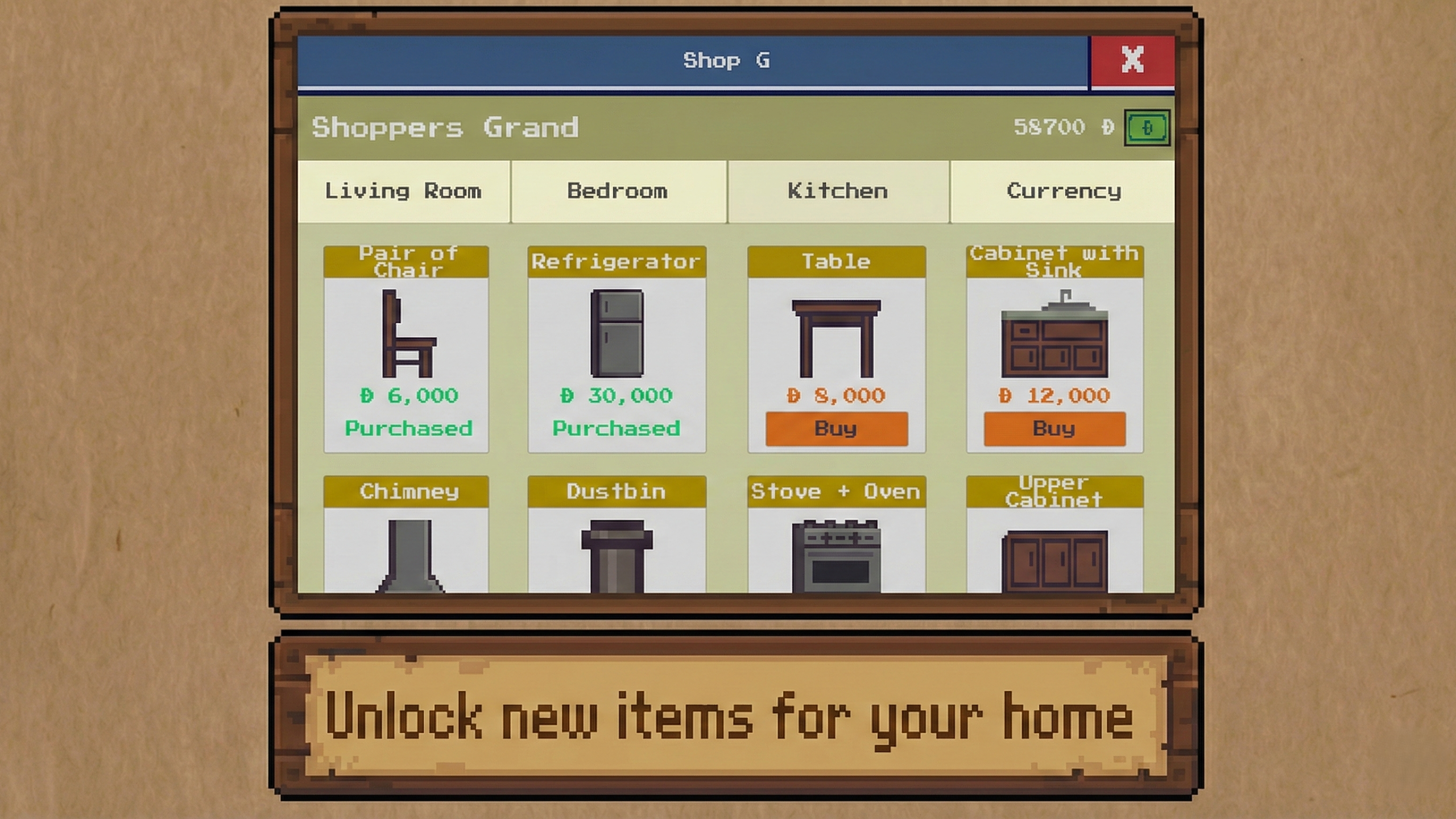Buy the Table for 8,000
This screenshot has height=819, width=1456.
(836, 429)
